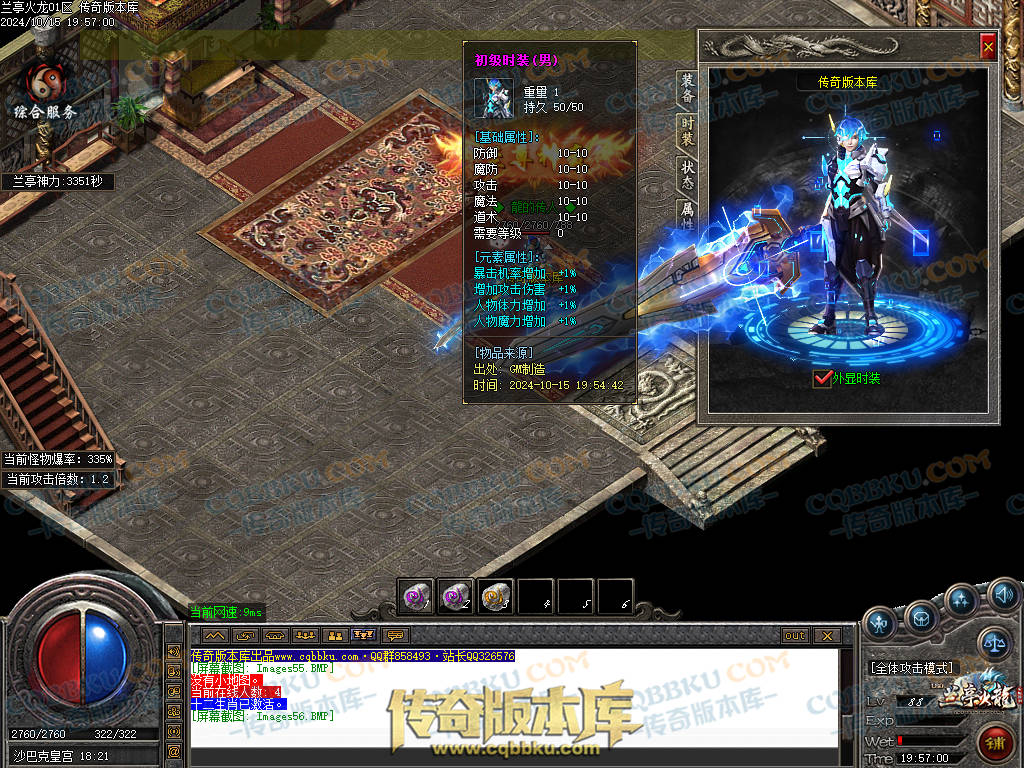Open the character screen via the round figure button
This screenshot has height=768, width=1024.
pos(880,624)
